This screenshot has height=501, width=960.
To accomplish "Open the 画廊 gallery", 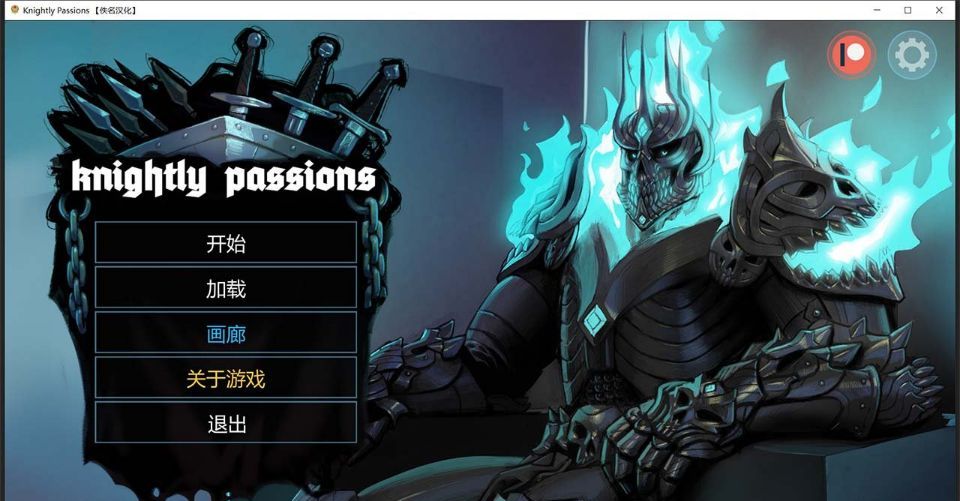I will coord(226,334).
